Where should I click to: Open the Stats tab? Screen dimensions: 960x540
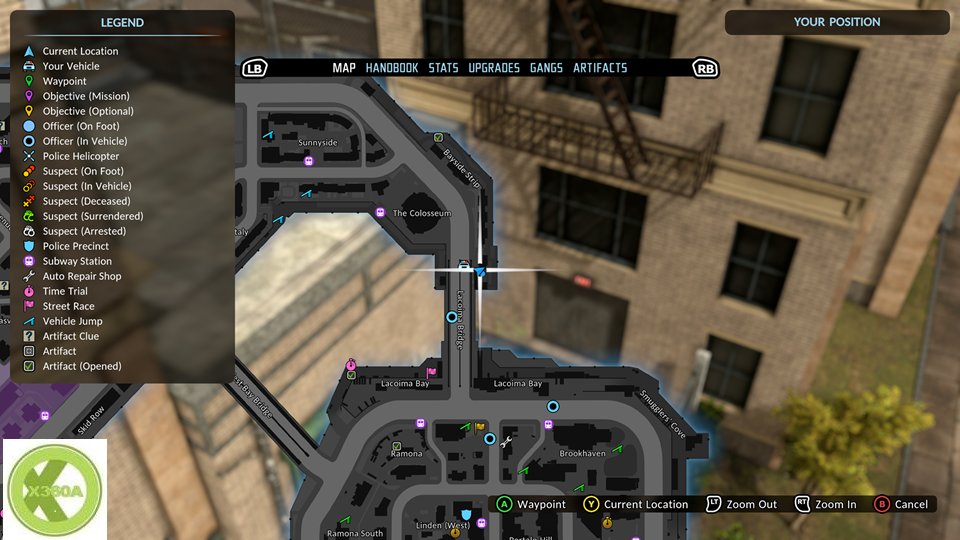[443, 68]
